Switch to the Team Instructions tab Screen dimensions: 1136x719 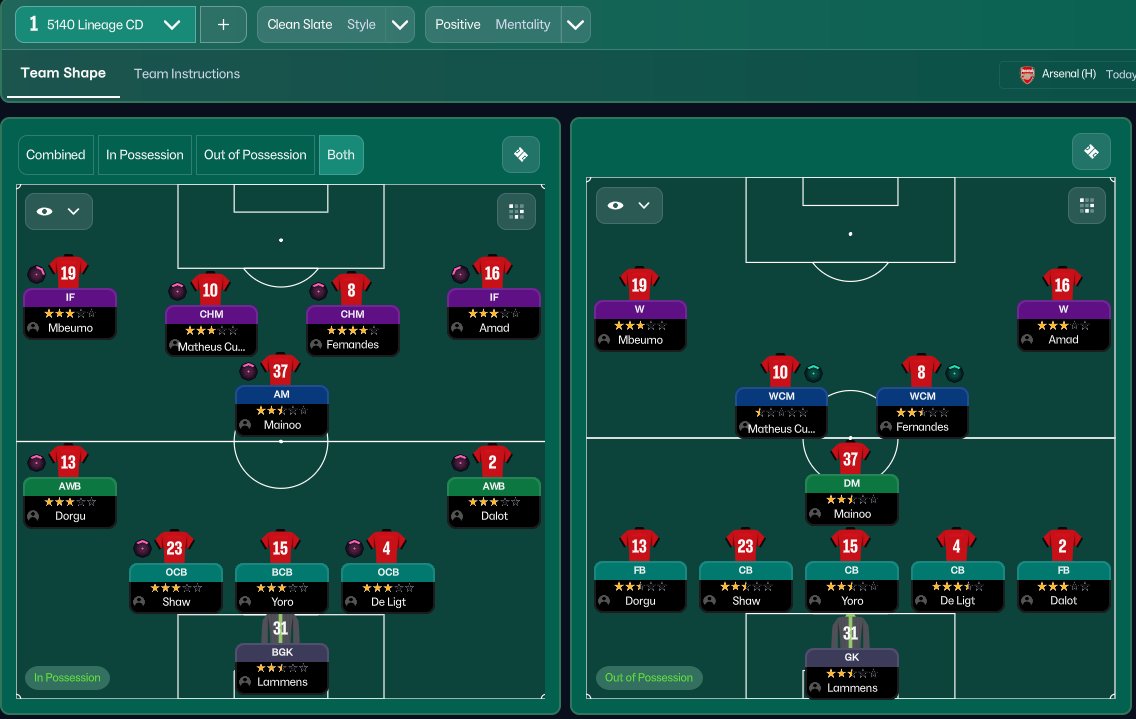pyautogui.click(x=187, y=74)
